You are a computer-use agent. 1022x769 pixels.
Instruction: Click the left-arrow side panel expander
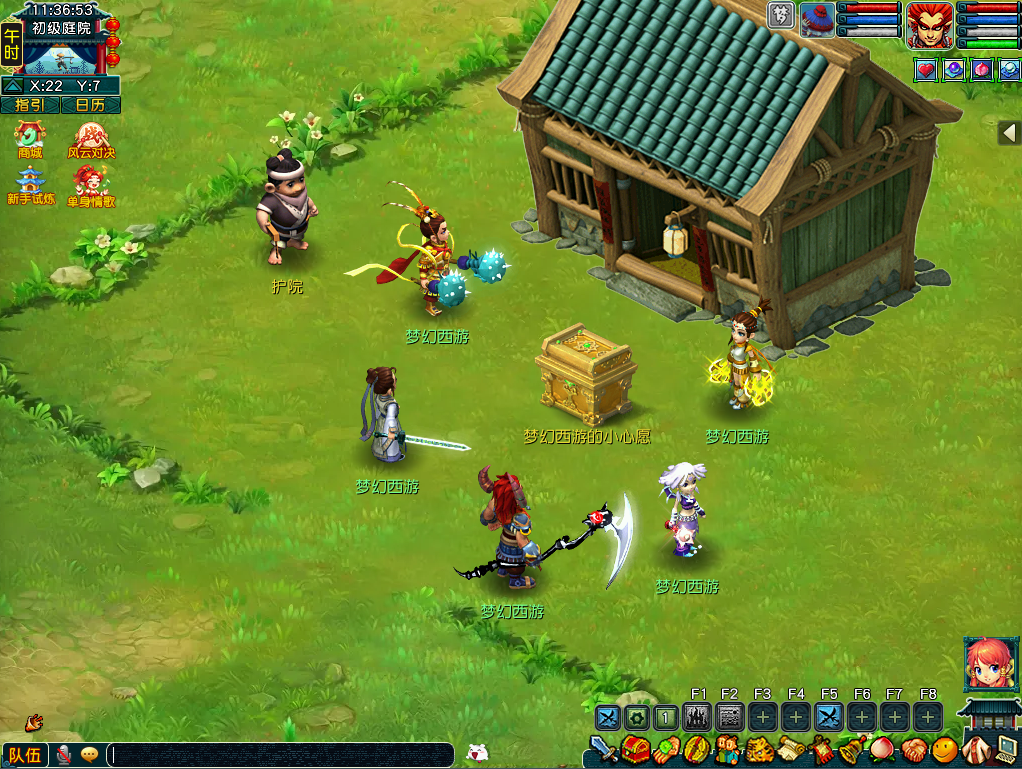click(x=1008, y=133)
